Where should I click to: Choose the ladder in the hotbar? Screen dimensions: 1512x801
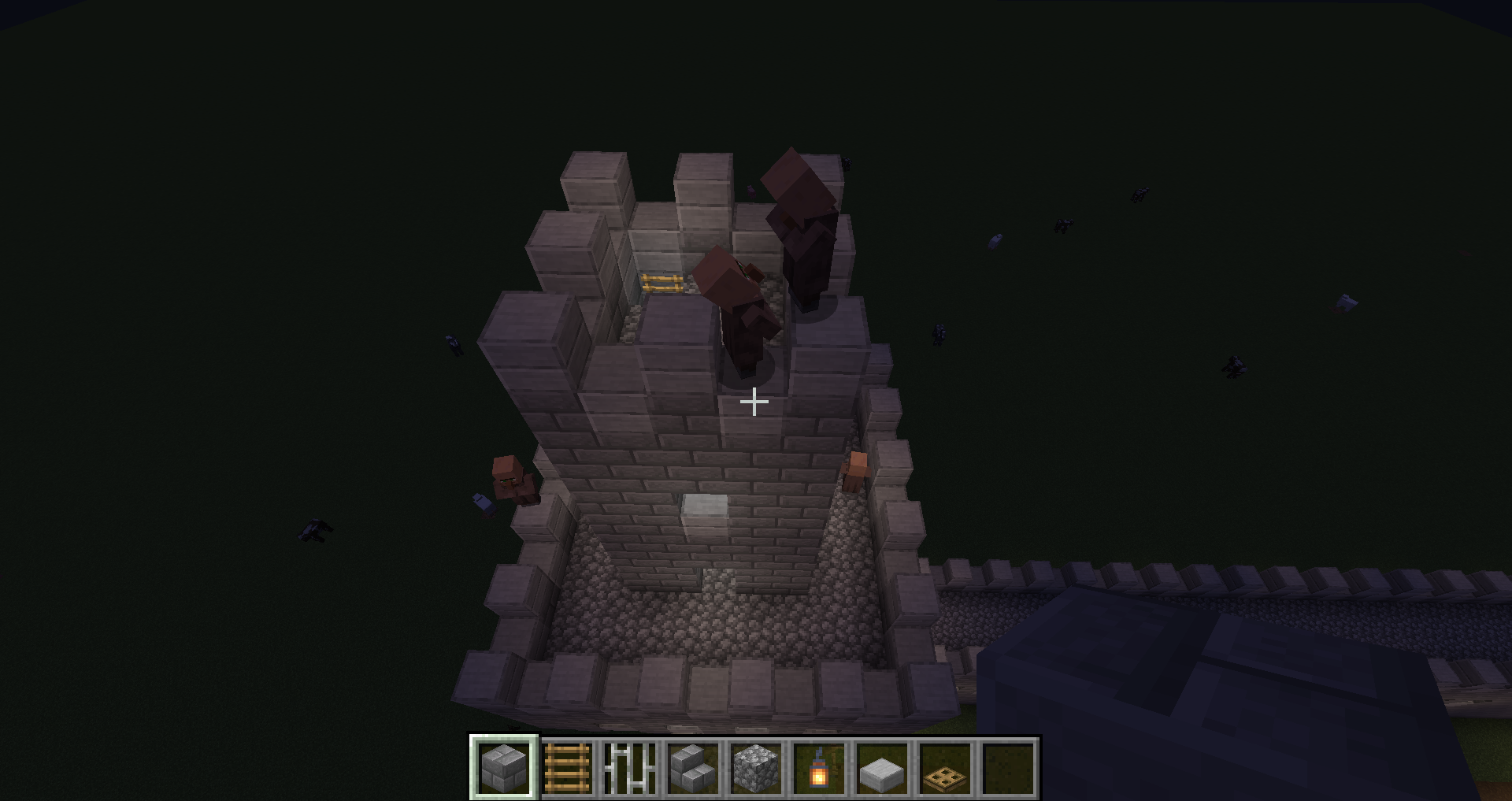coord(567,768)
